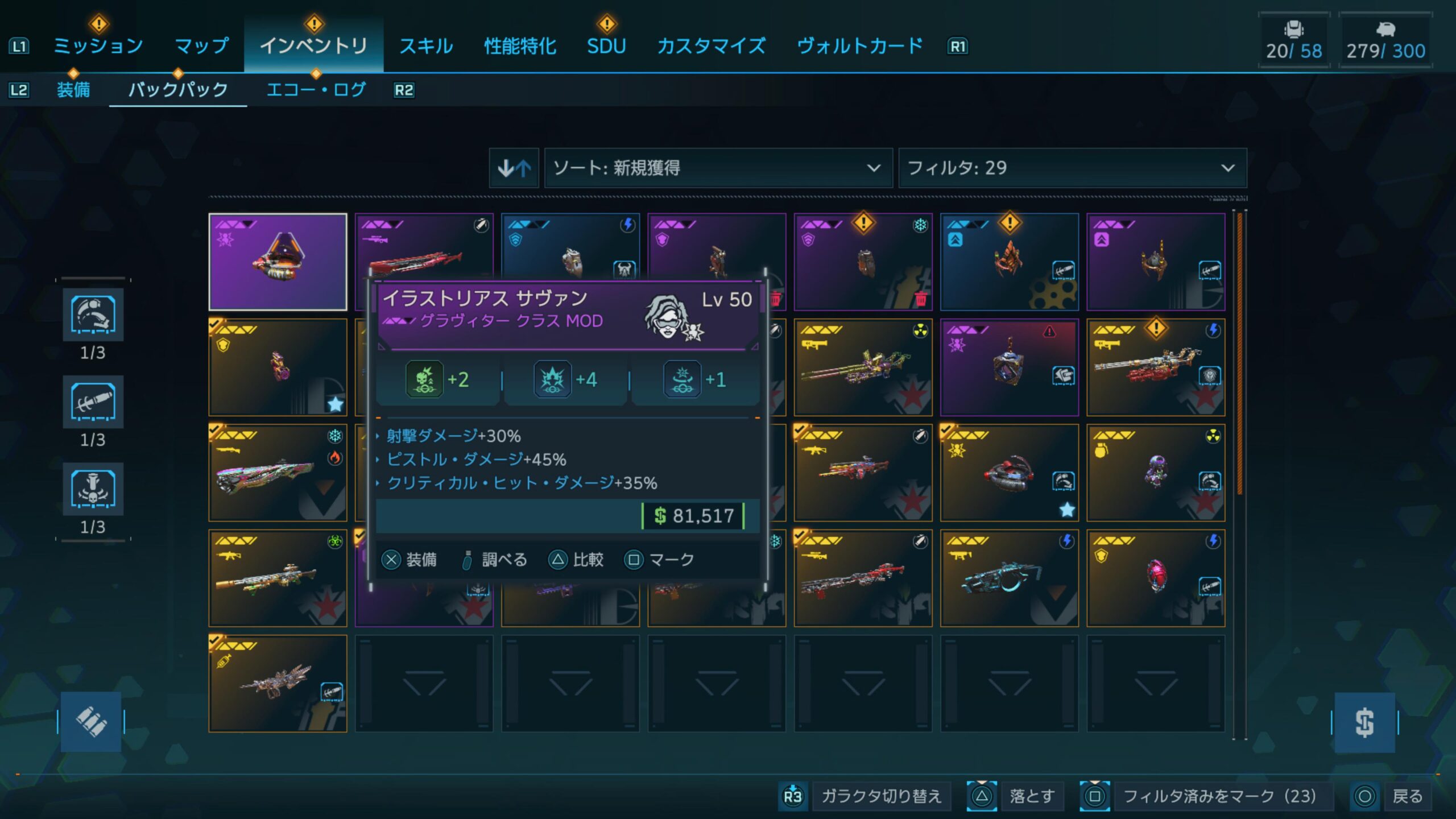Switch to the カスタマイズ tab
The height and width of the screenshot is (819, 1456).
click(x=711, y=45)
